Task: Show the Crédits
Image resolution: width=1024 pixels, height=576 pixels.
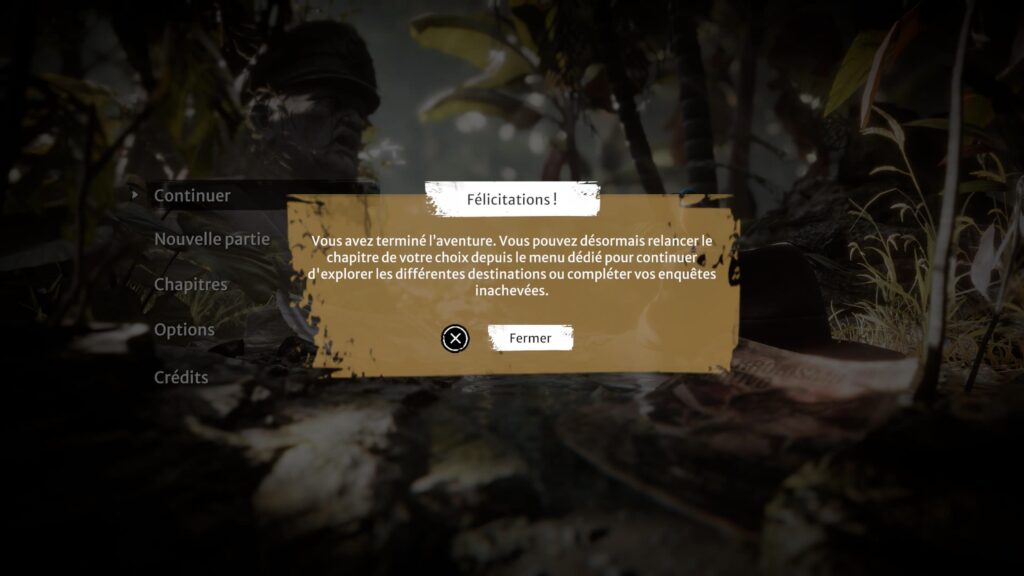Action: (x=181, y=377)
